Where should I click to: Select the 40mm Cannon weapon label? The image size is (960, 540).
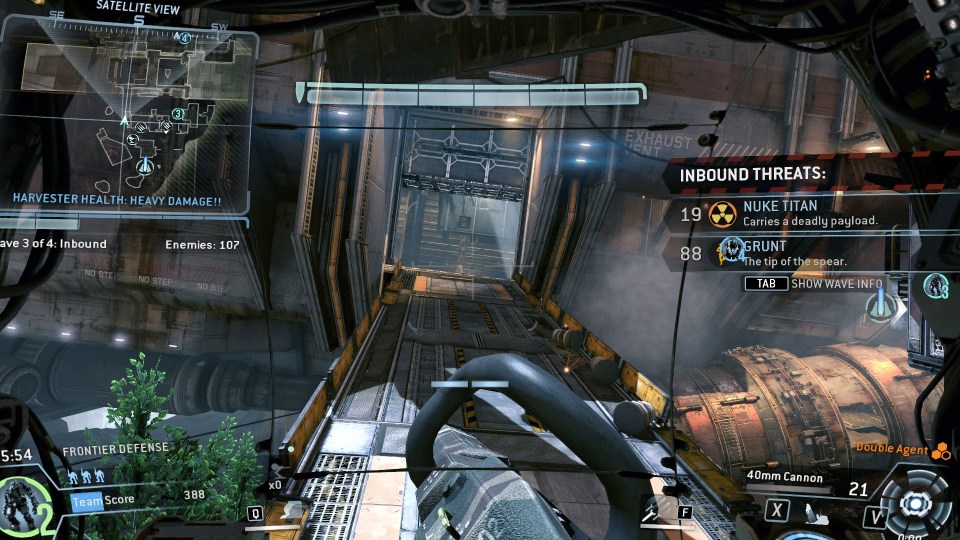(784, 478)
